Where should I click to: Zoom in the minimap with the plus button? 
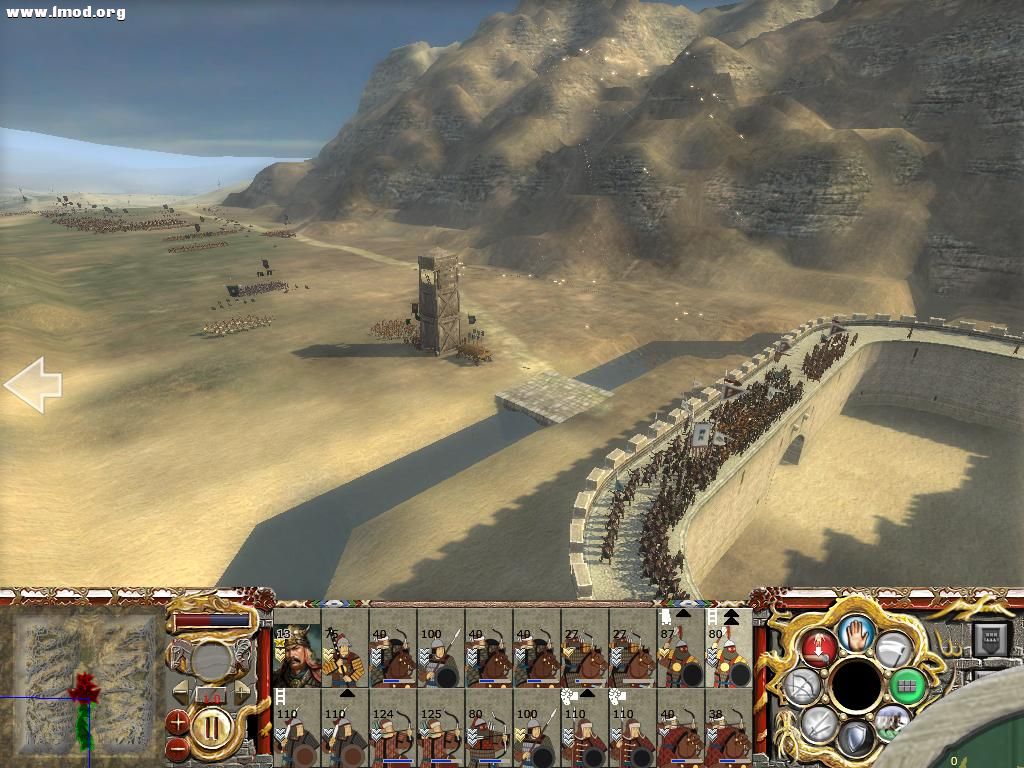[177, 720]
